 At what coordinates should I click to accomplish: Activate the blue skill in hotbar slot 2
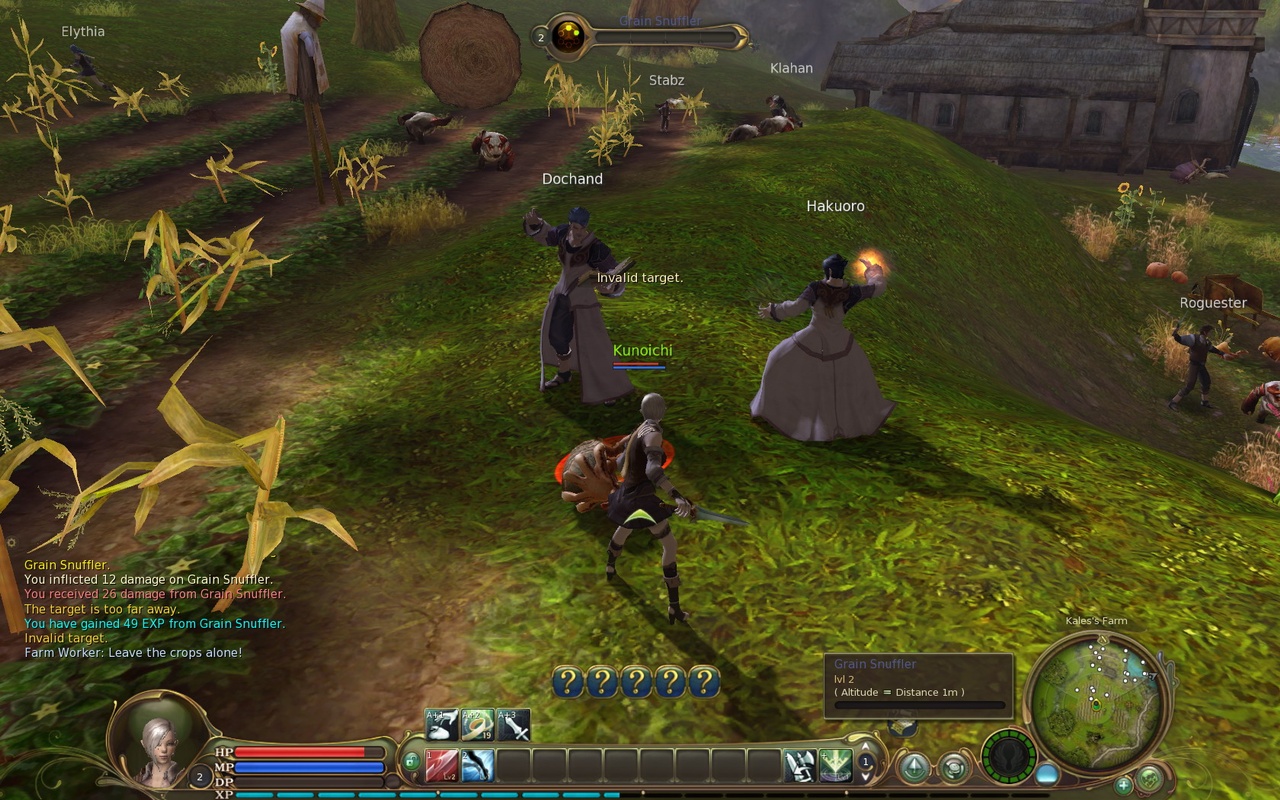pyautogui.click(x=476, y=765)
